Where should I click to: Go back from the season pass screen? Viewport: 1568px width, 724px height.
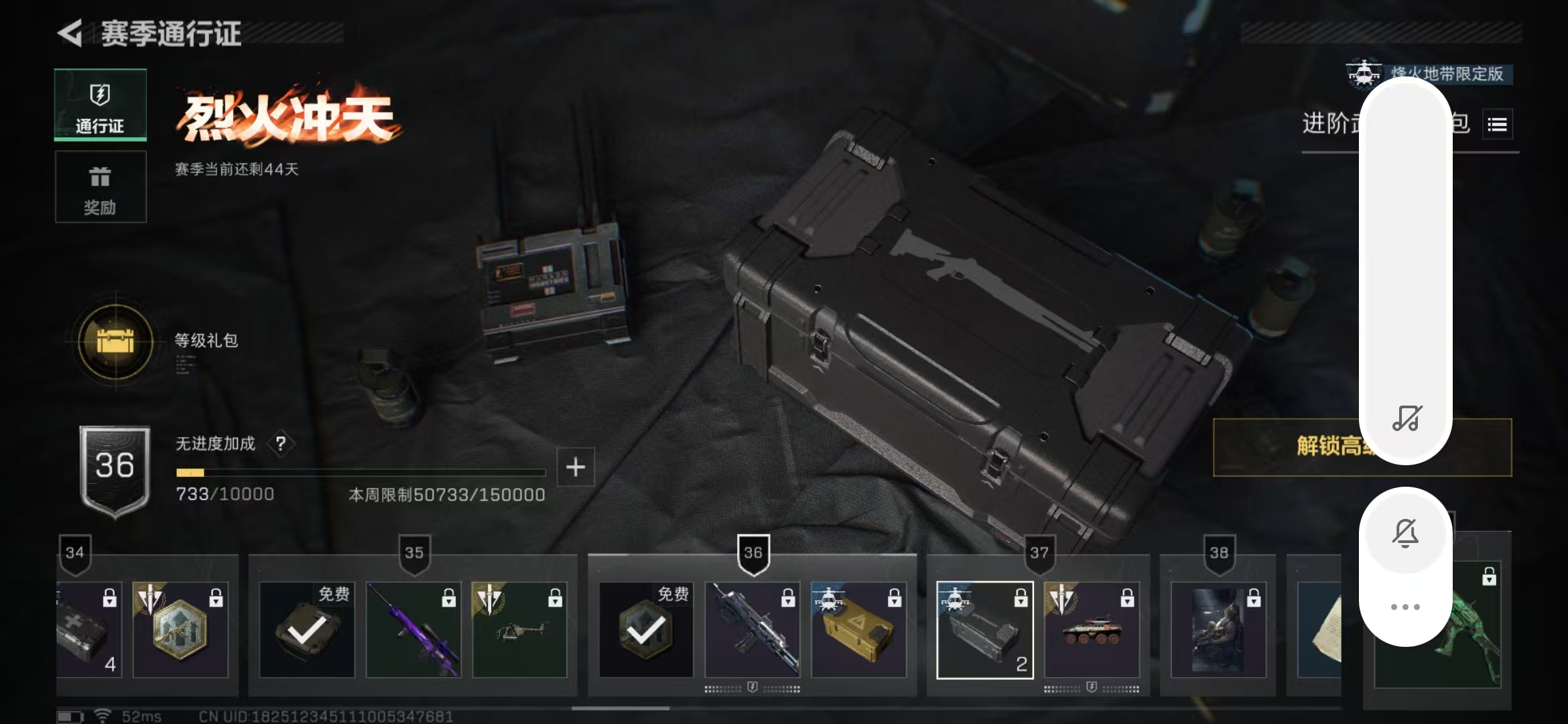pos(70,34)
